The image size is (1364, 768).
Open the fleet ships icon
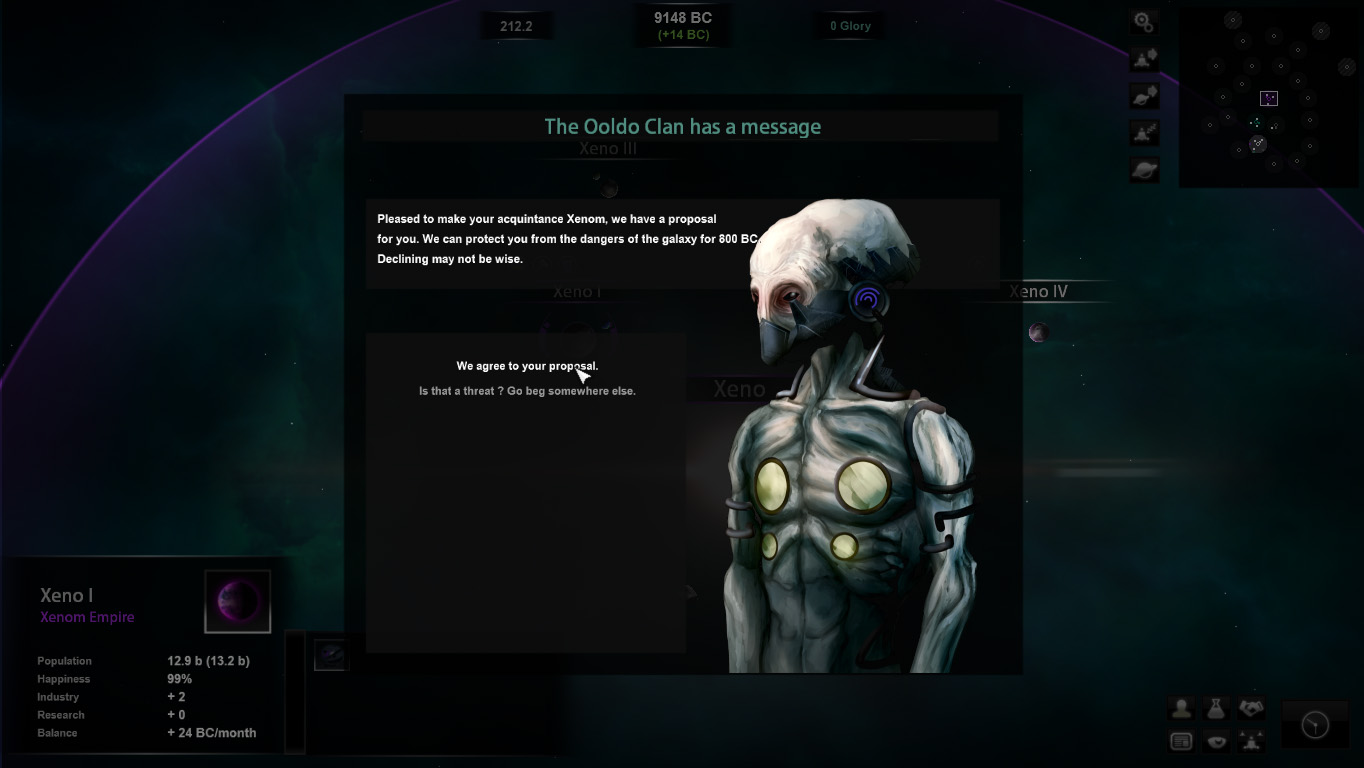pyautogui.click(x=1251, y=741)
